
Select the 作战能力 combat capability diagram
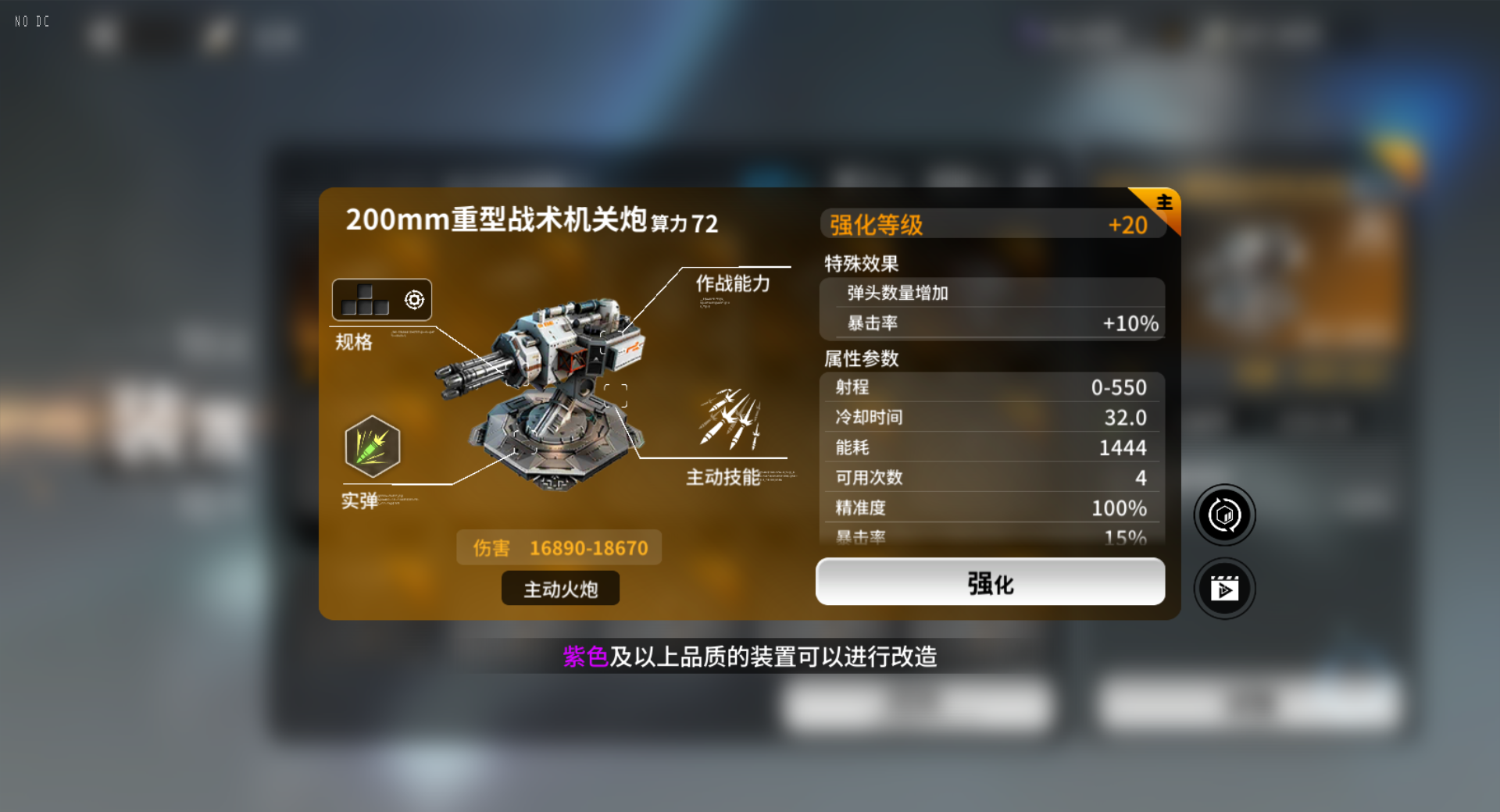(x=732, y=284)
